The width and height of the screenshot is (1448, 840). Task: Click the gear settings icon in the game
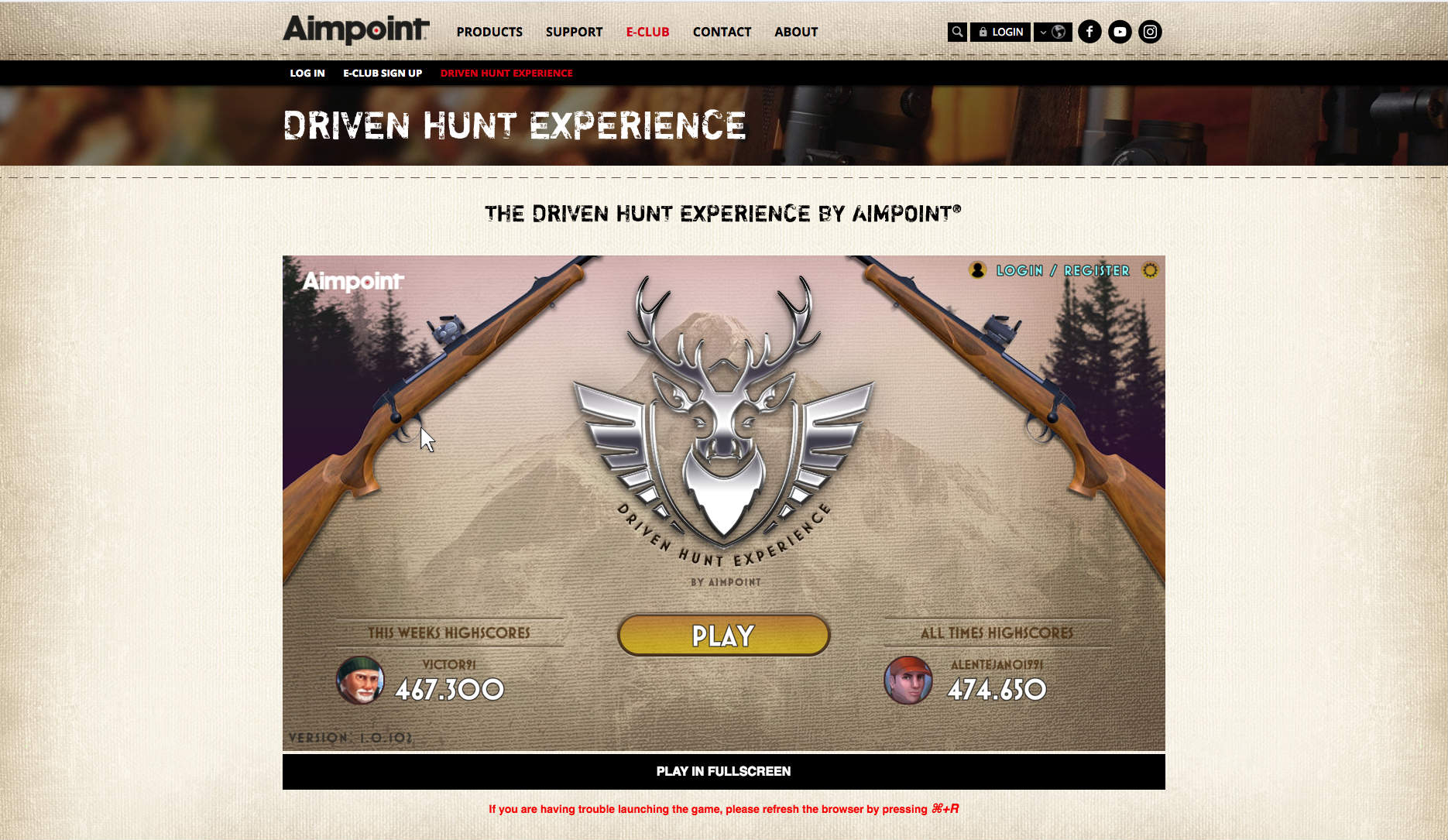[x=1151, y=270]
